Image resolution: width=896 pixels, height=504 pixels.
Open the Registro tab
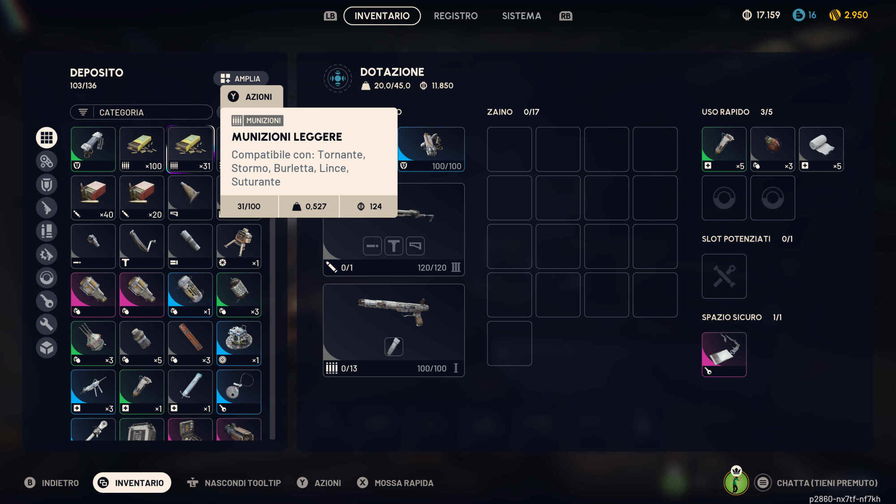pyautogui.click(x=455, y=16)
